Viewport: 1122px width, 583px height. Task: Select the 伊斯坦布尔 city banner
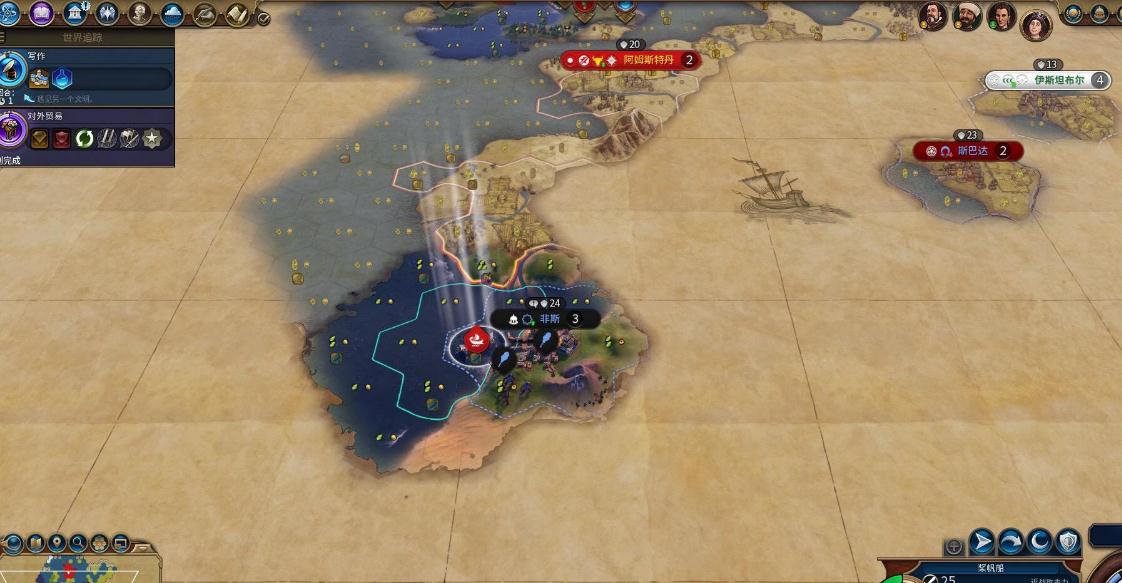[1058, 80]
